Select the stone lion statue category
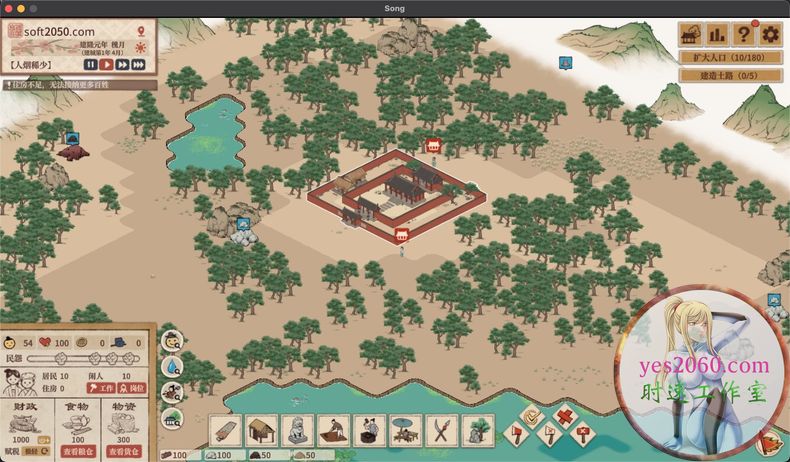 click(x=298, y=431)
